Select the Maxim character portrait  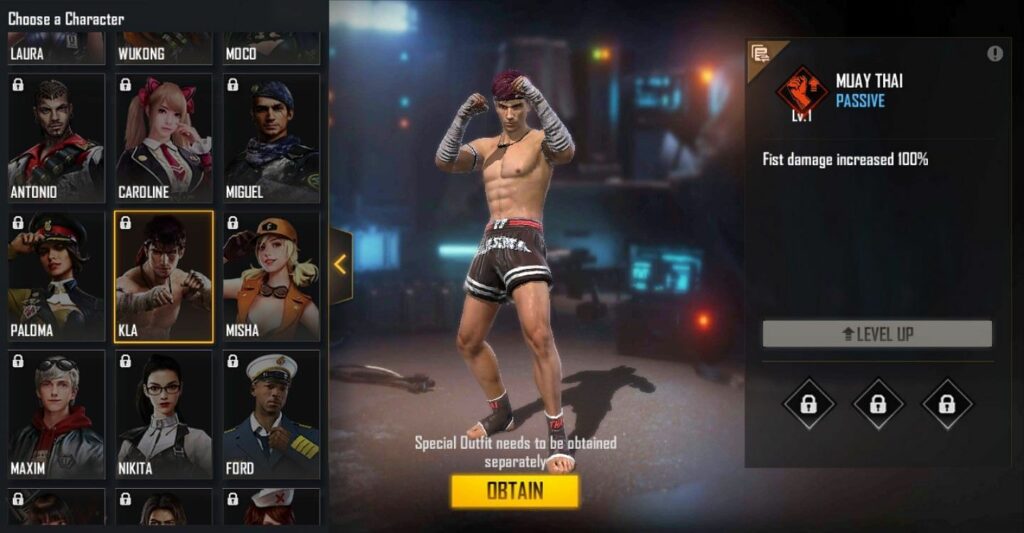(56, 414)
